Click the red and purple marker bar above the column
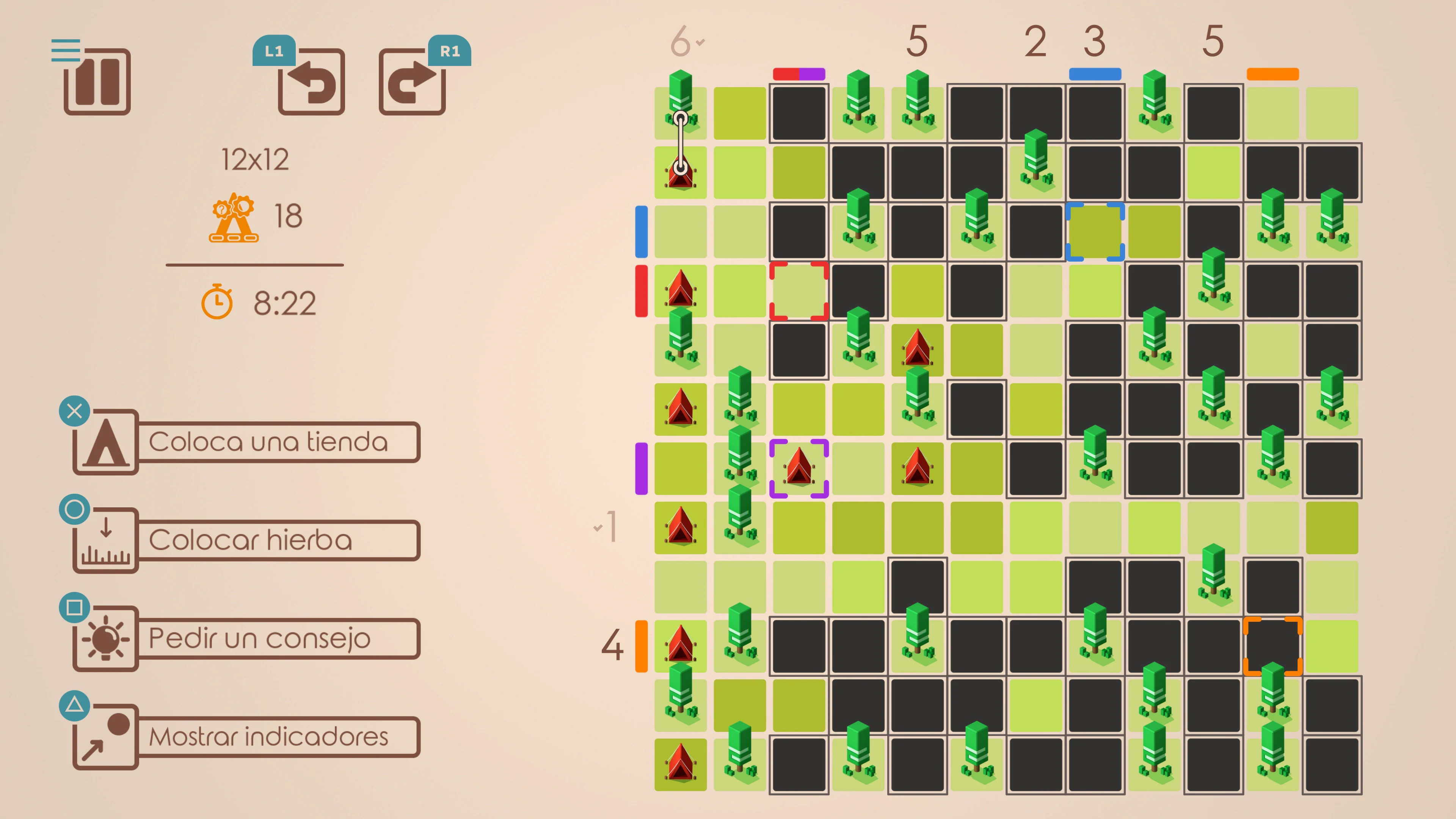 point(799,74)
